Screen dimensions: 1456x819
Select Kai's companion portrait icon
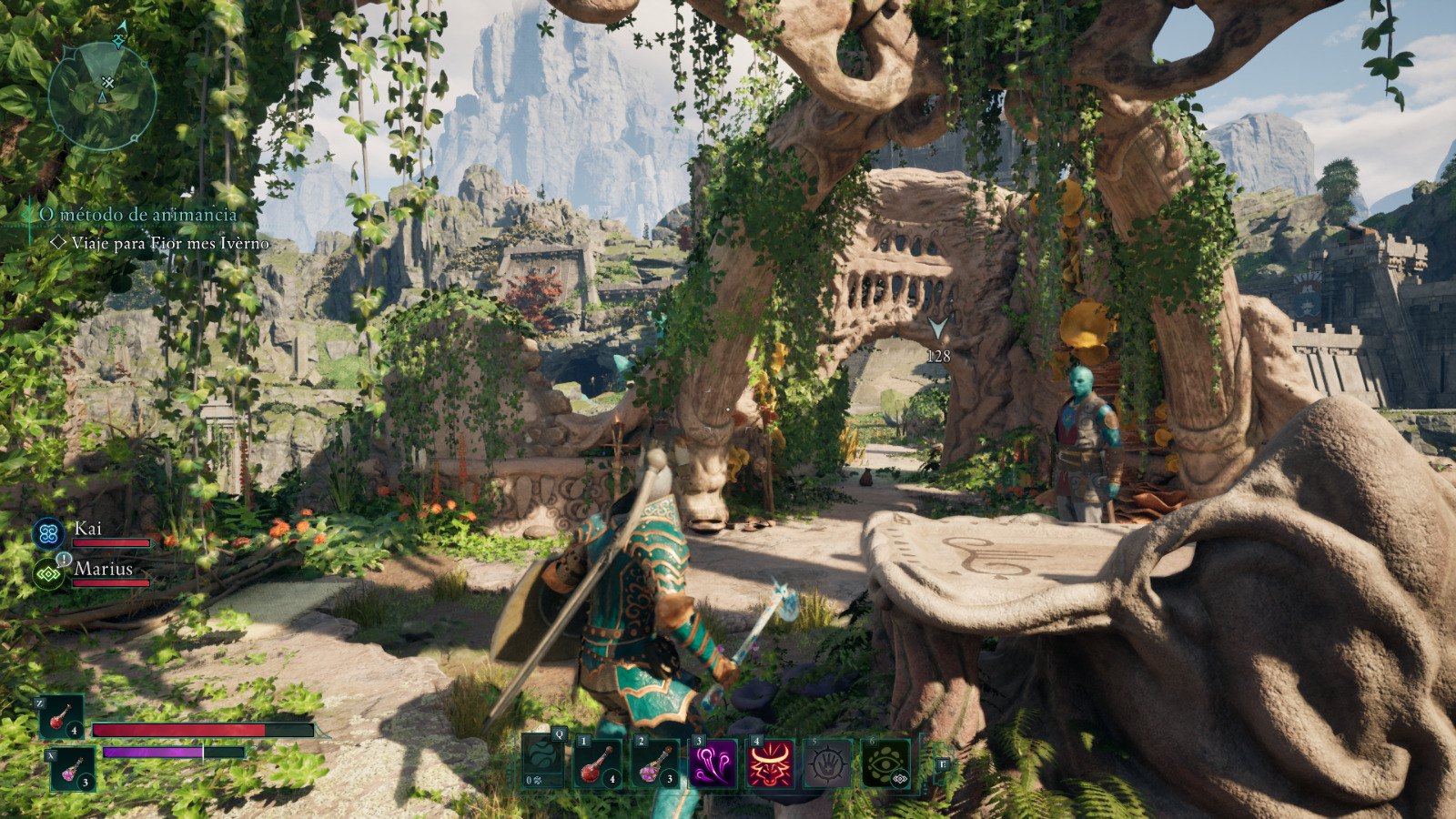(48, 533)
